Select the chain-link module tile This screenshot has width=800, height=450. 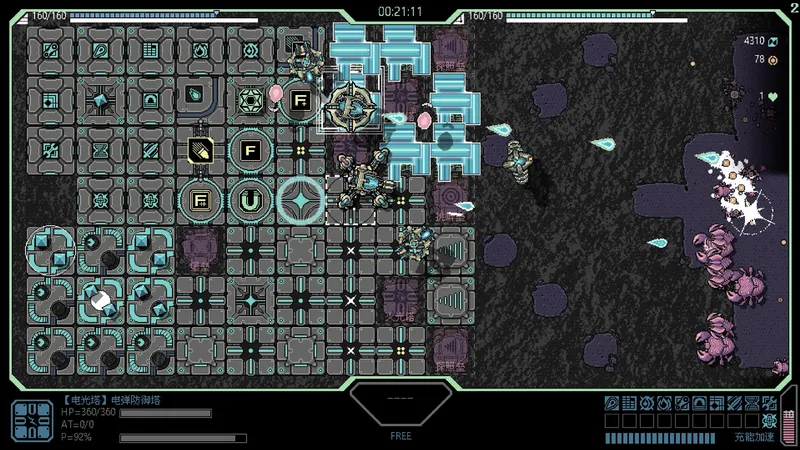pos(50,49)
